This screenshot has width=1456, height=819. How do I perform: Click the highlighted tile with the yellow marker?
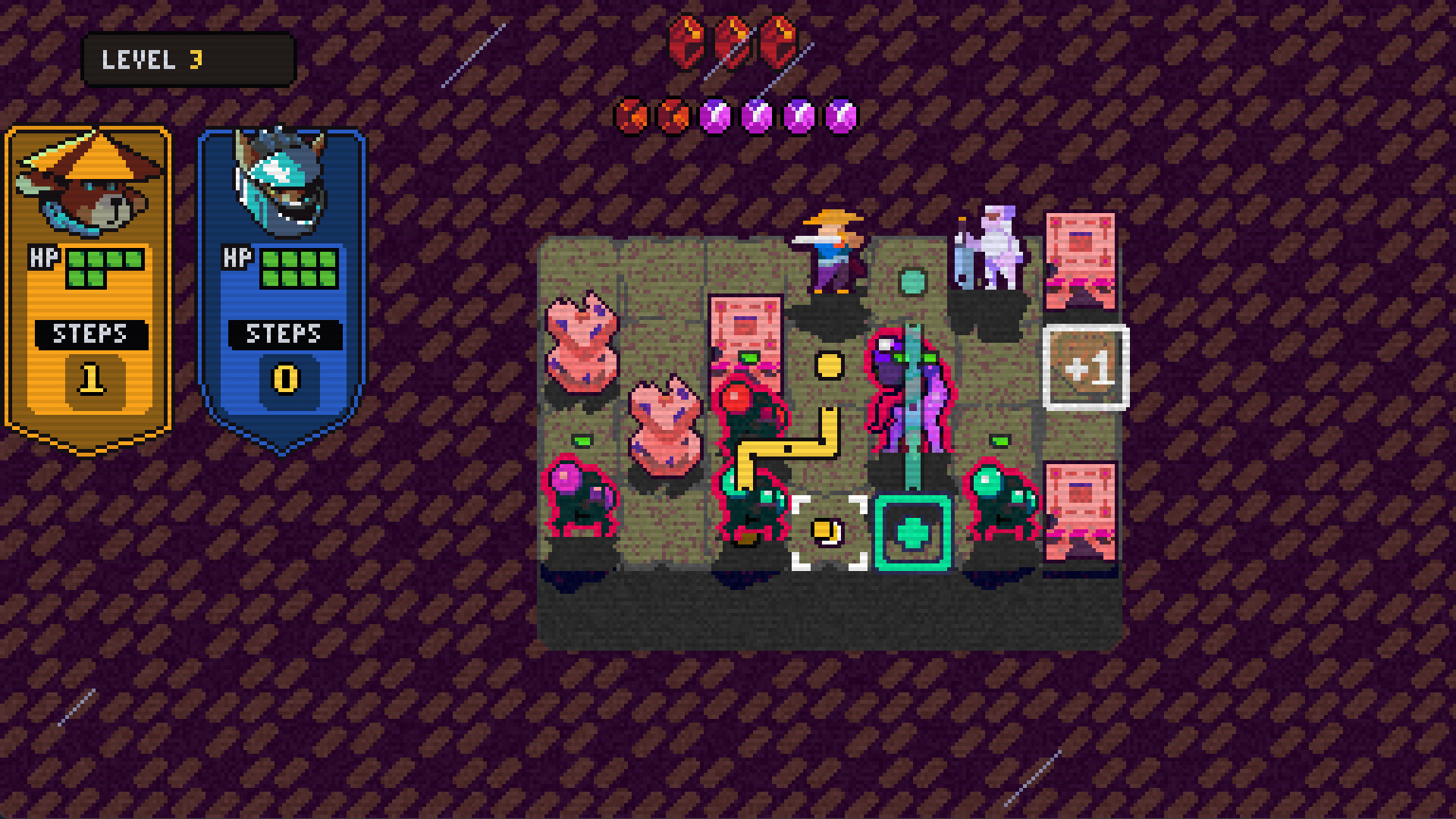coord(827,531)
